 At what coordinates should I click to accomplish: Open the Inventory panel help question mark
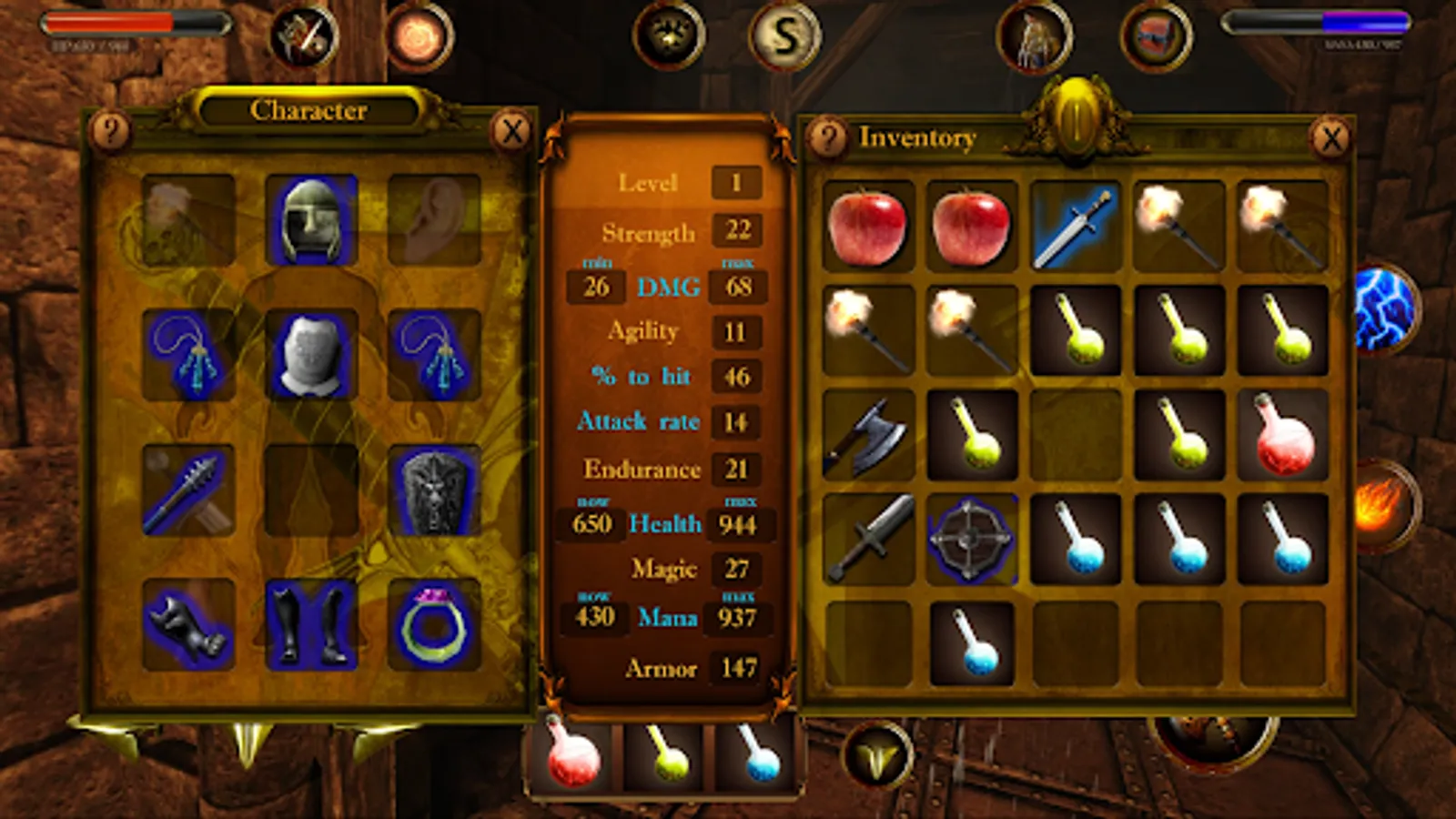[829, 137]
